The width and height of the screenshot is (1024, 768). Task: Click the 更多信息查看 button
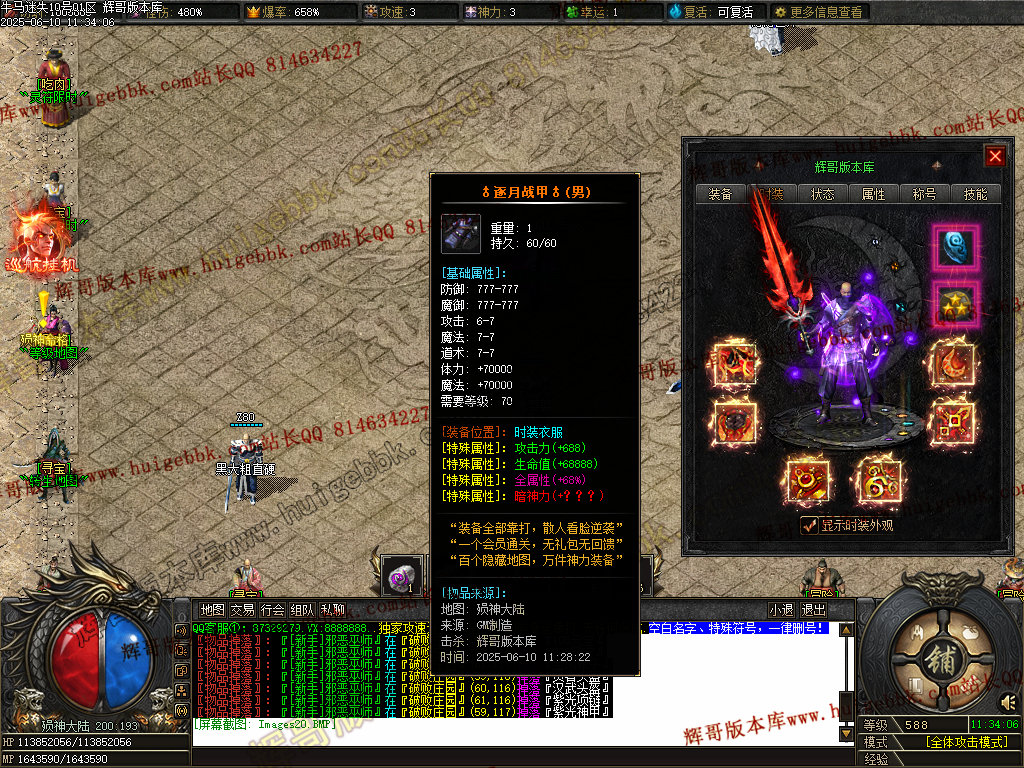[x=818, y=12]
